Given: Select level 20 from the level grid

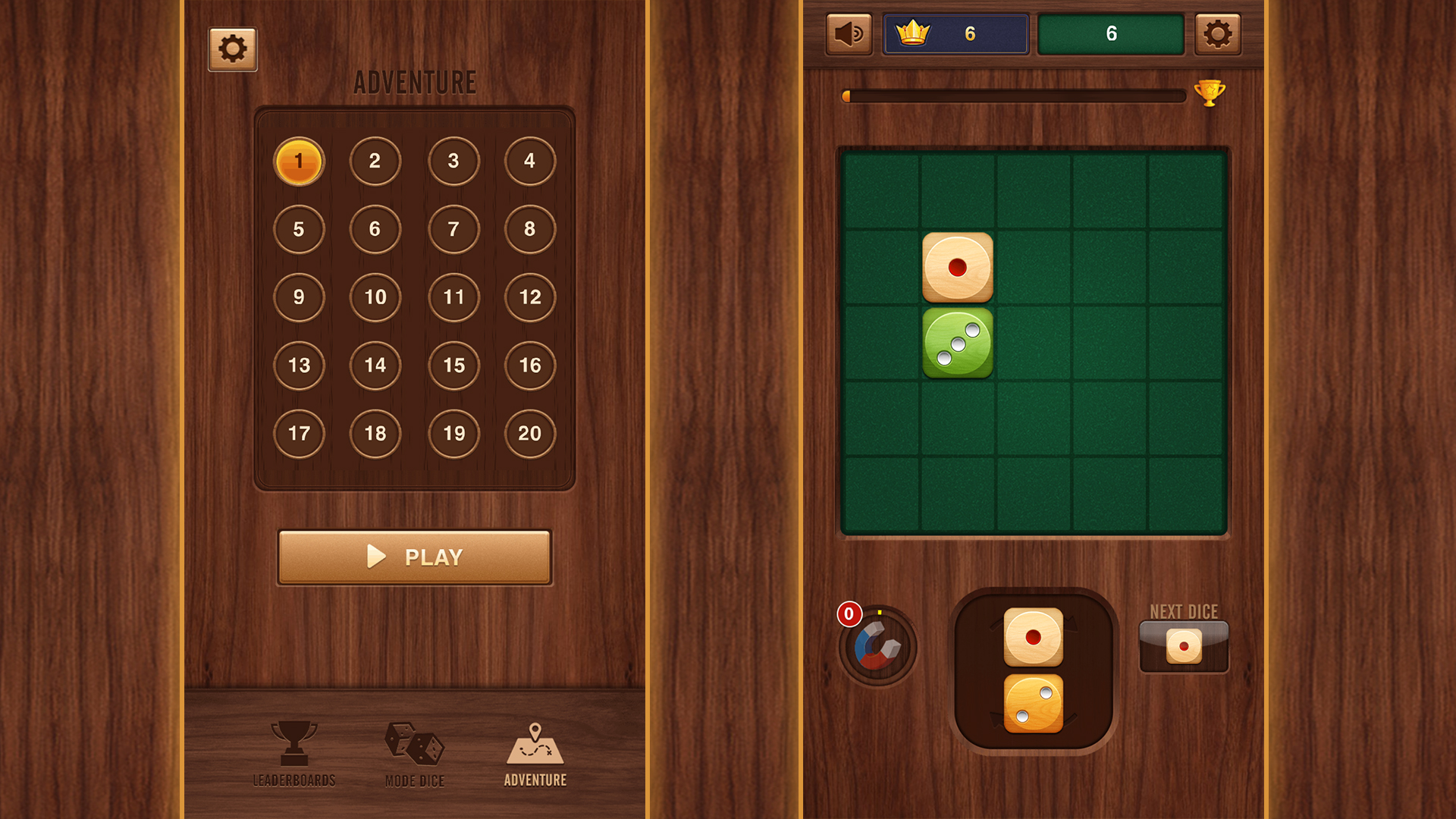Looking at the screenshot, I should 530,434.
